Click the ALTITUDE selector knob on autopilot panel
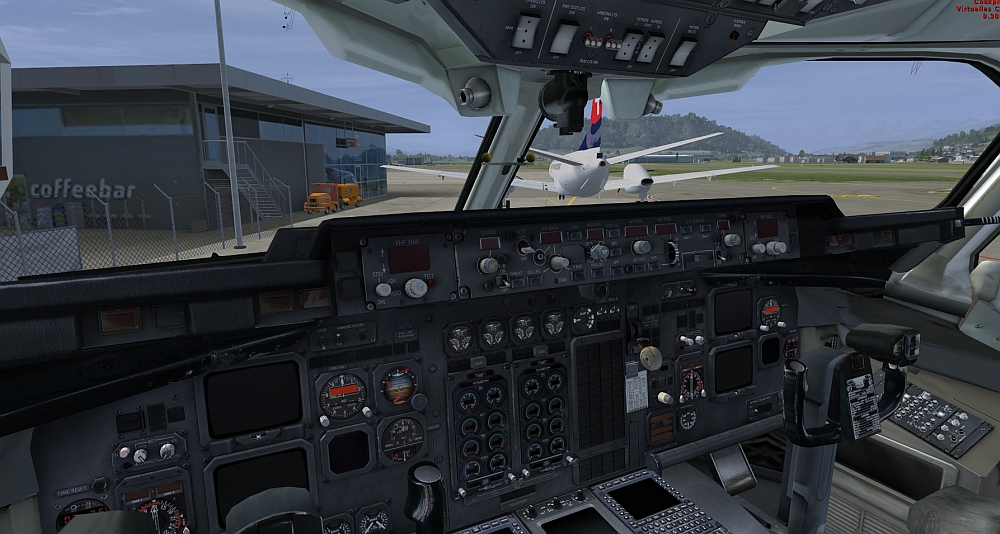 [x=642, y=247]
